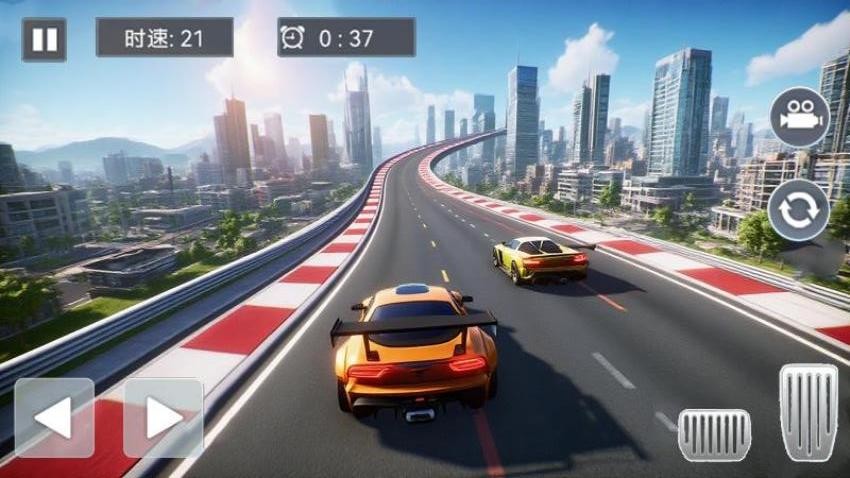
Task: Step on the tall gas pedal
Action: 808,412
